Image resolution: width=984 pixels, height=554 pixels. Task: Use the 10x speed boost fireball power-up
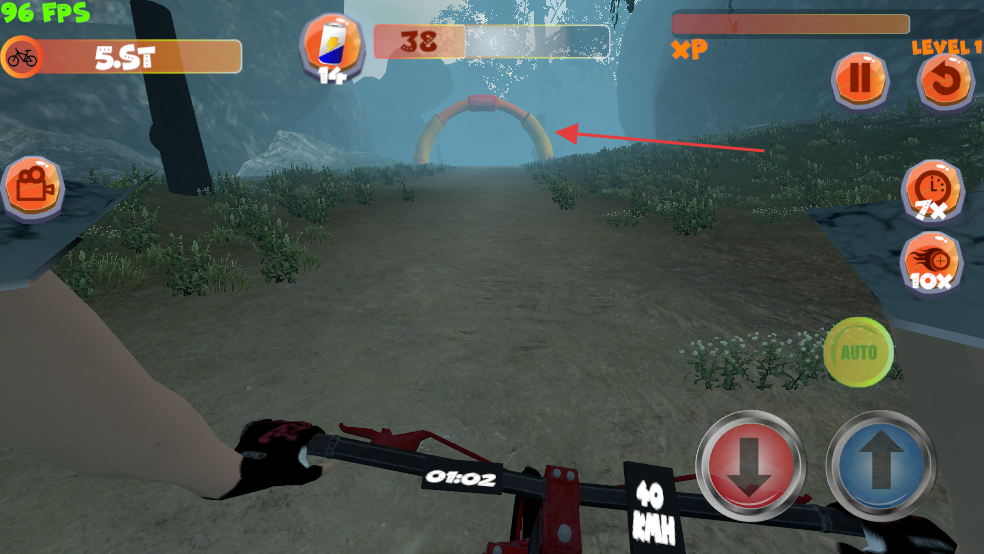[932, 262]
